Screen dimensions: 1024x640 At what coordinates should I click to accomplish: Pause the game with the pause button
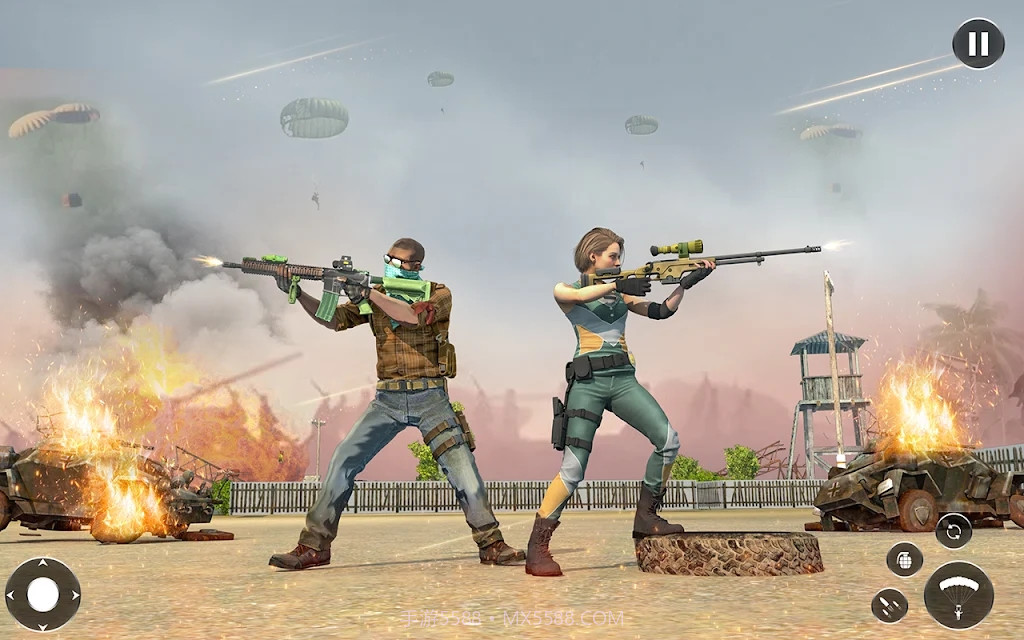978,44
